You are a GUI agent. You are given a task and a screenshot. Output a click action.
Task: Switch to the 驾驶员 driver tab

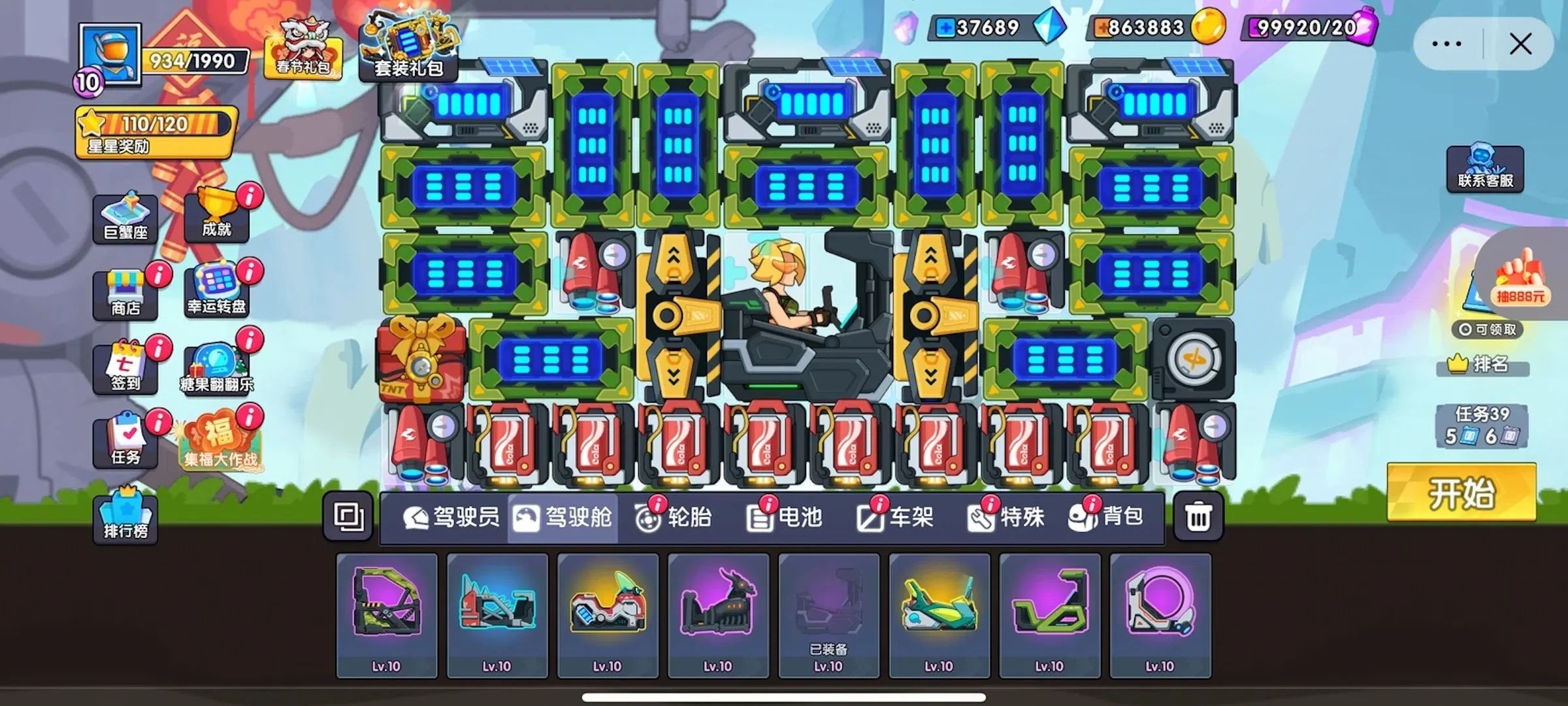pyautogui.click(x=451, y=518)
